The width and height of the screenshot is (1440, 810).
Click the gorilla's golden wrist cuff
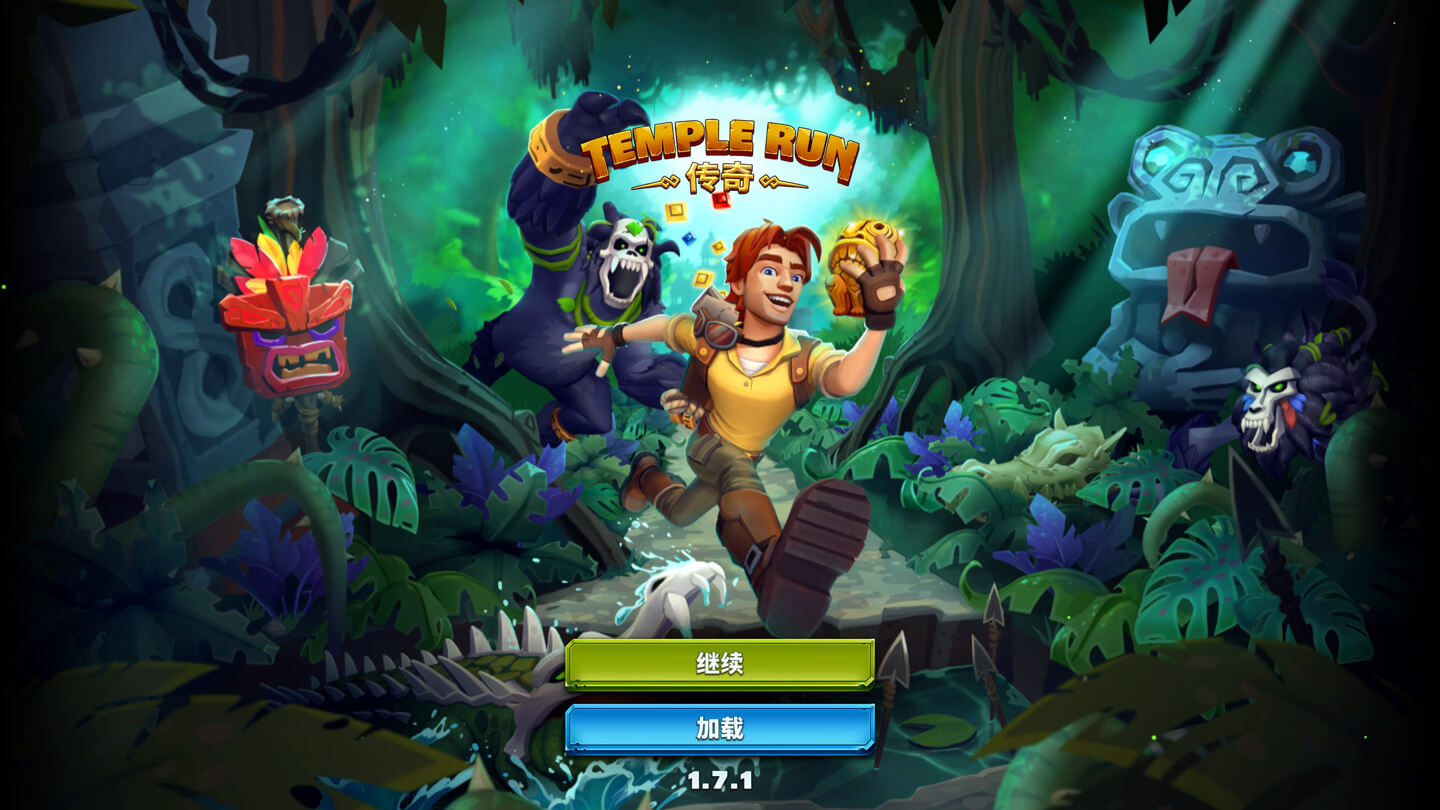[557, 150]
